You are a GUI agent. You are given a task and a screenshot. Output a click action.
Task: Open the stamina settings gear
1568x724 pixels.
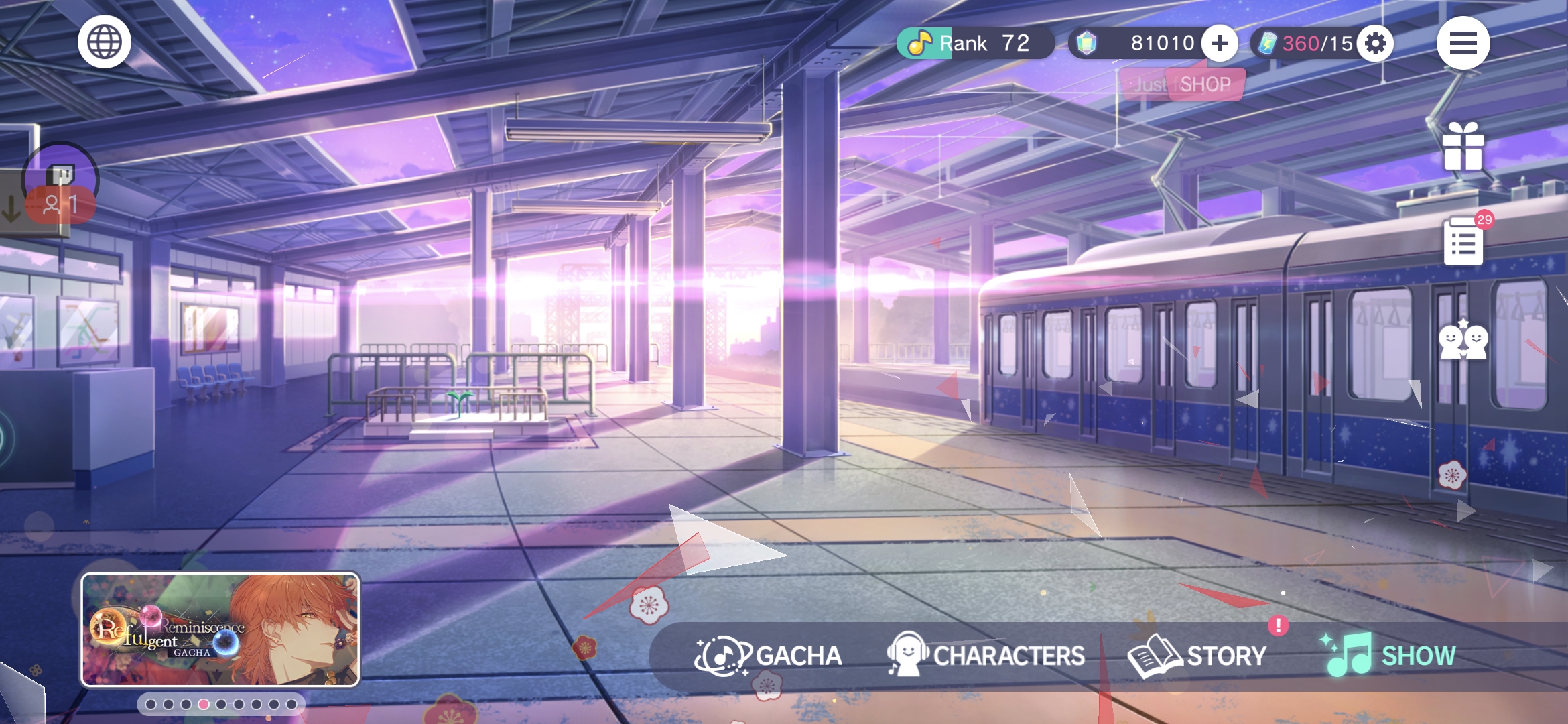point(1375,44)
